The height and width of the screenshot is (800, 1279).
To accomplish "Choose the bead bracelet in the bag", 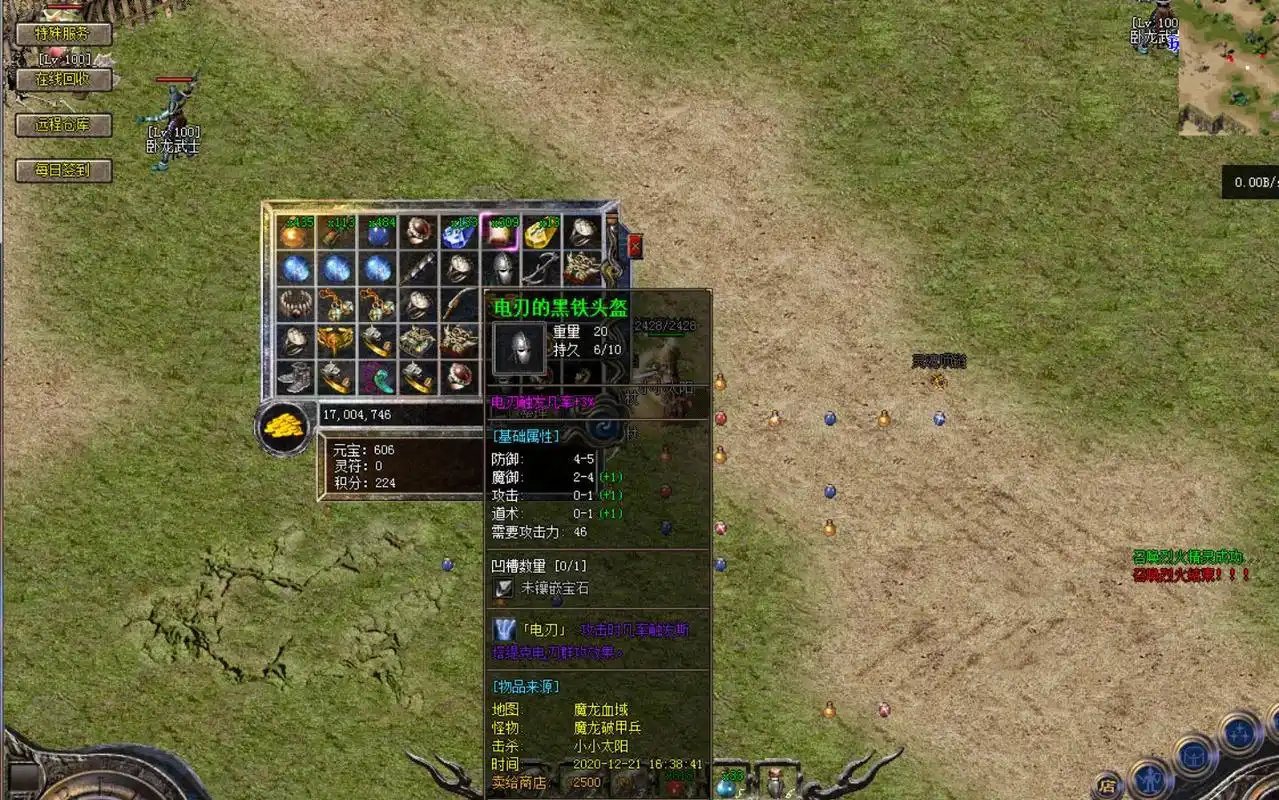I will pos(296,304).
